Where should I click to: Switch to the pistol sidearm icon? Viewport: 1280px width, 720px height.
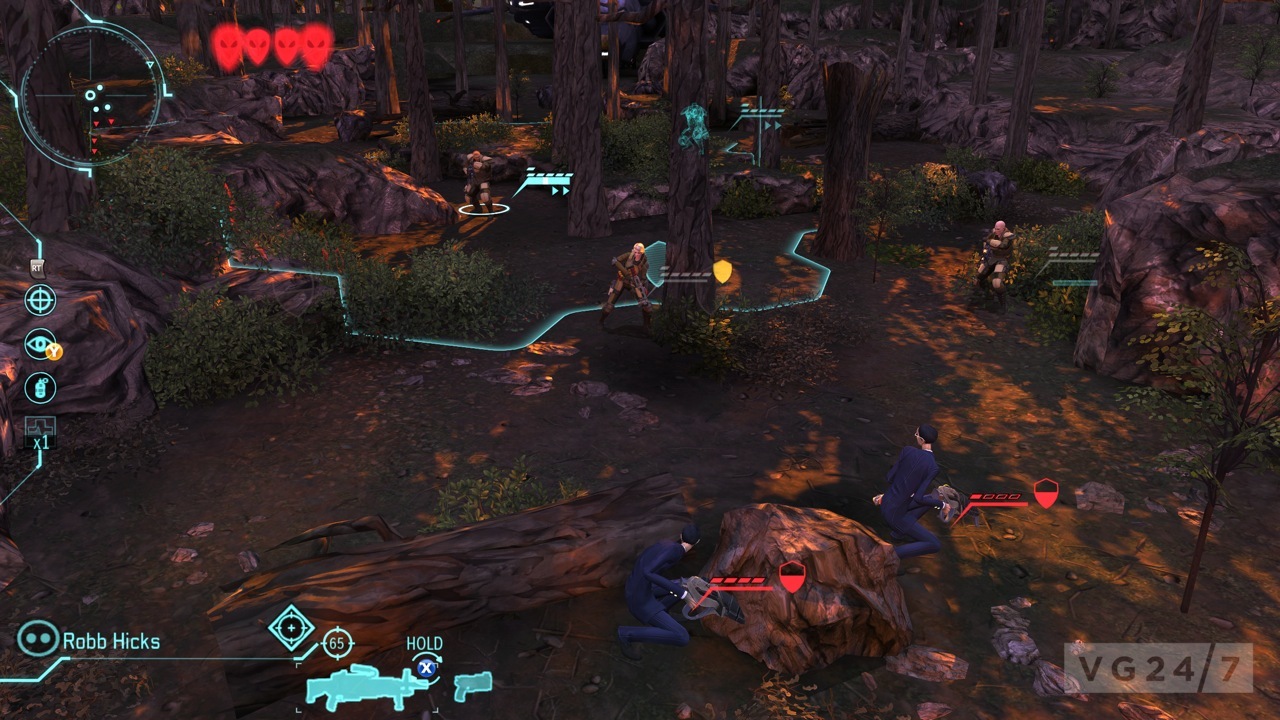coord(473,686)
